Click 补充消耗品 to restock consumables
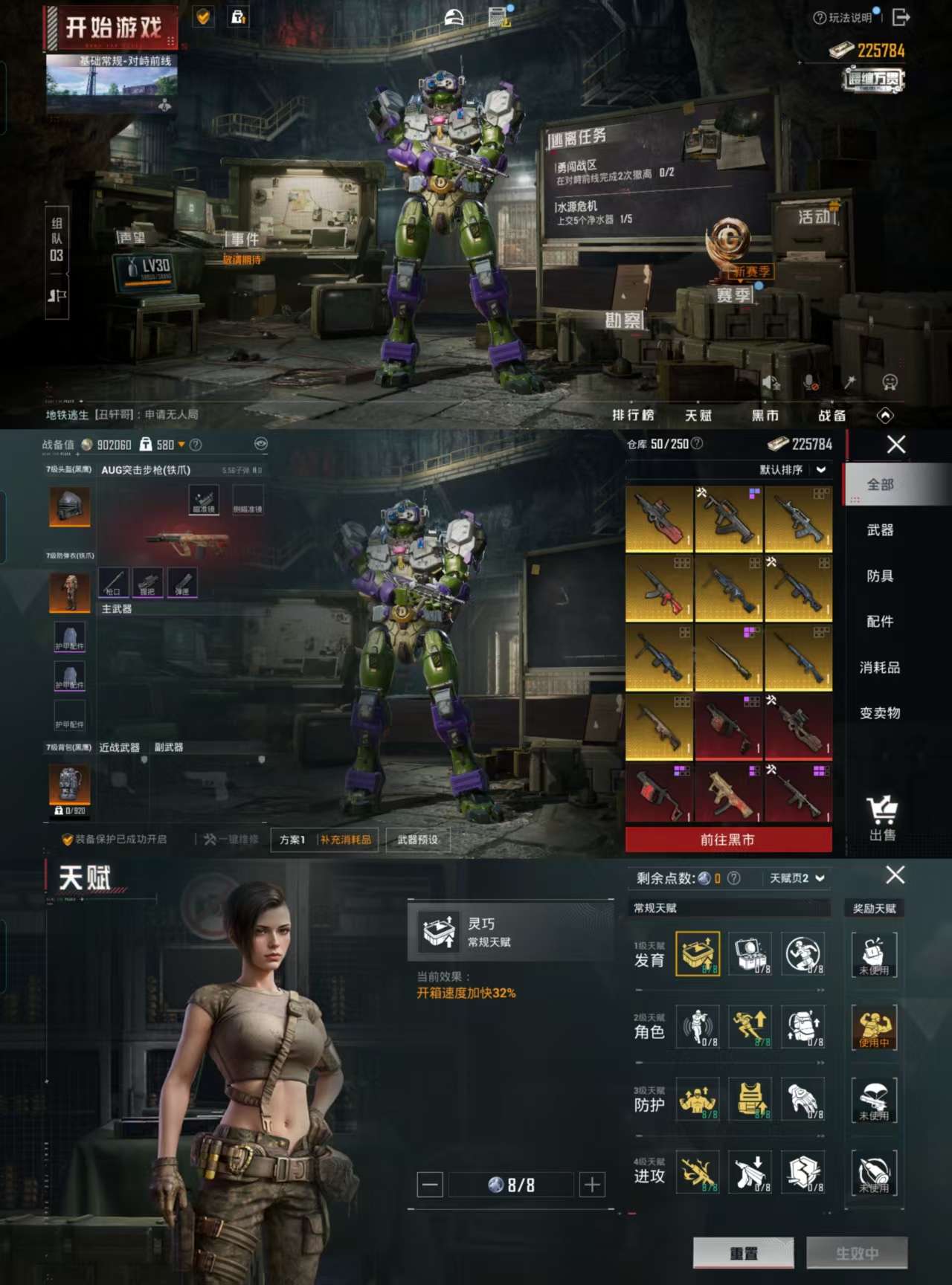 (x=346, y=840)
